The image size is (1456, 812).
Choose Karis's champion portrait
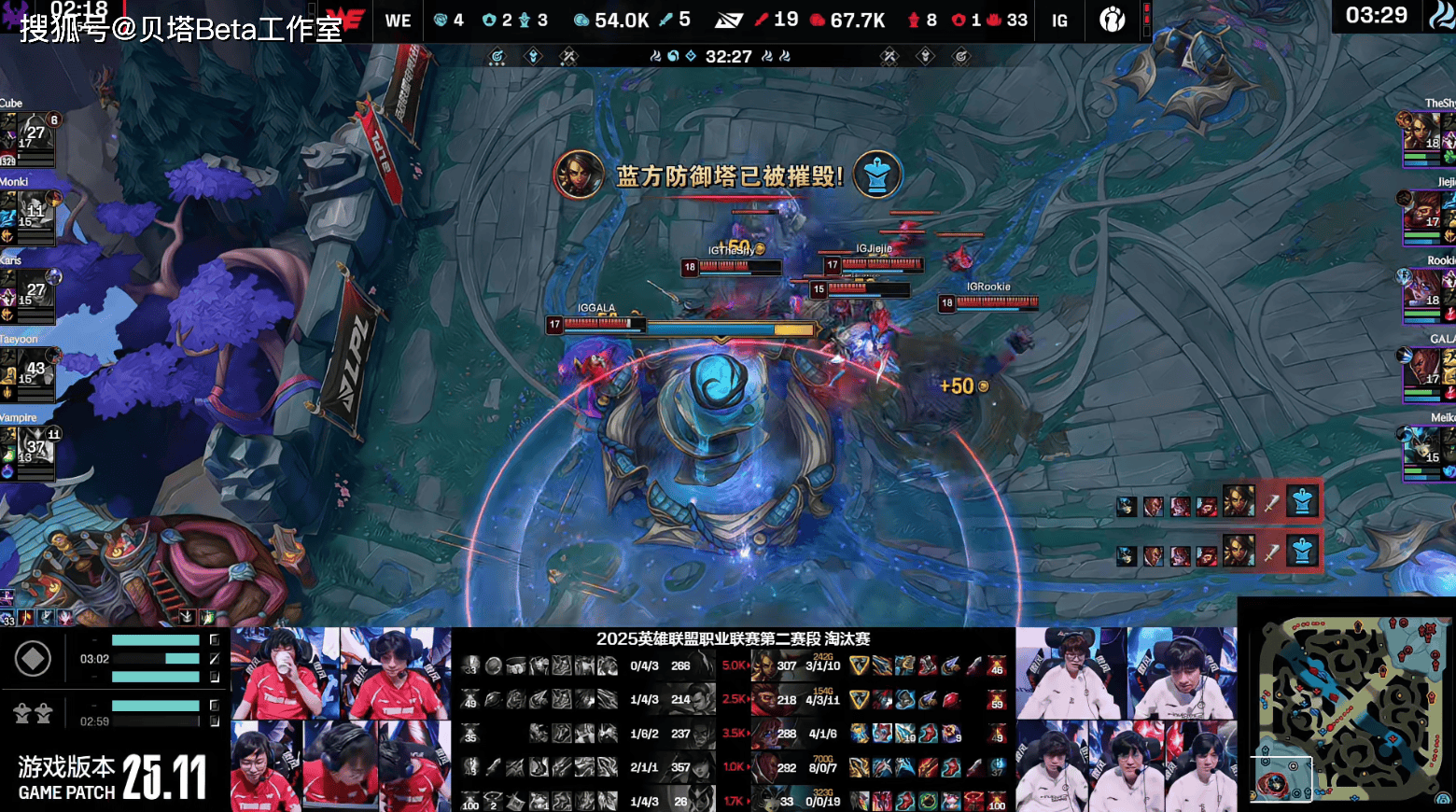[x=26, y=293]
